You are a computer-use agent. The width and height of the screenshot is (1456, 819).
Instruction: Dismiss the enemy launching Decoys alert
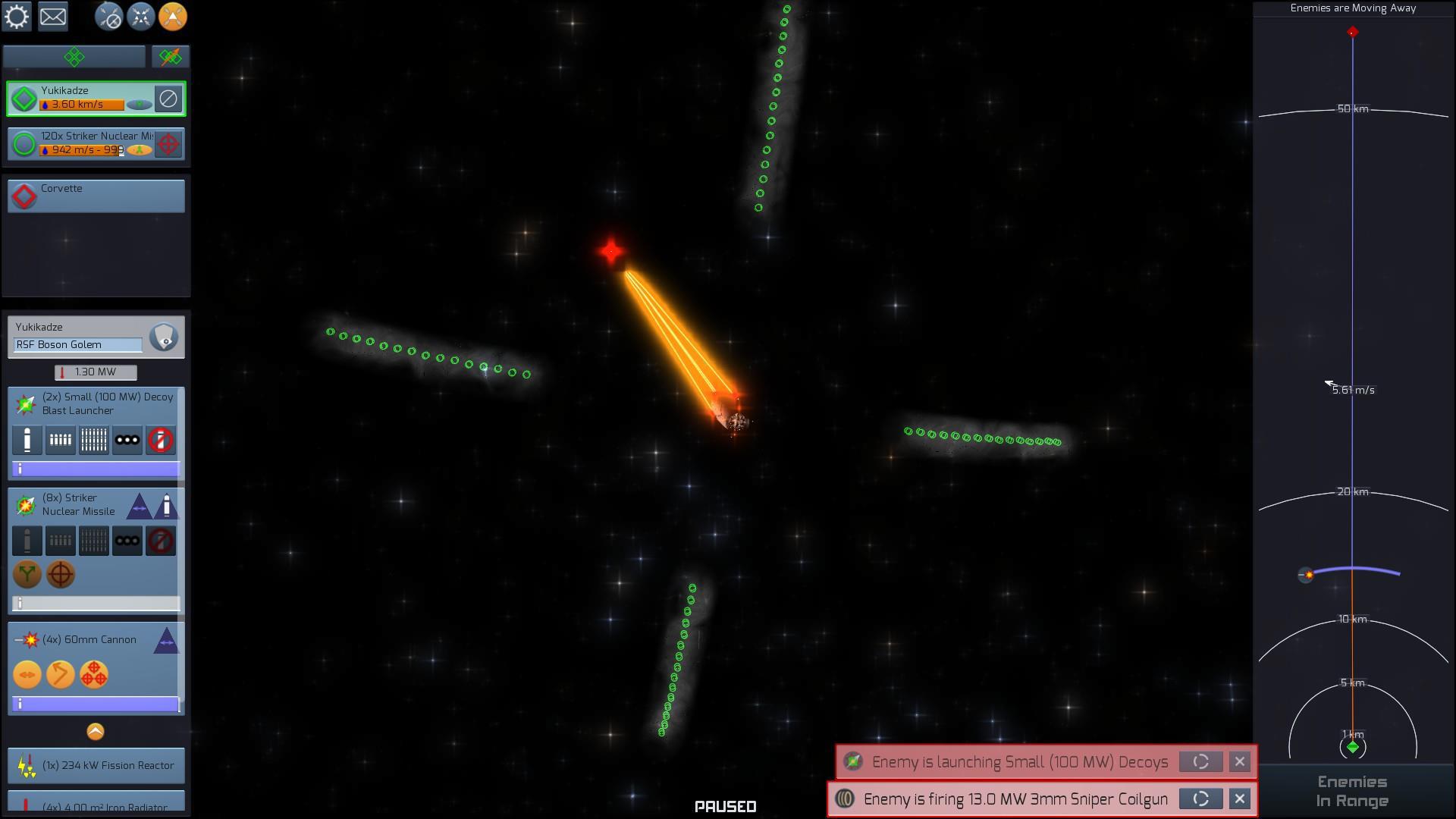pyautogui.click(x=1239, y=761)
